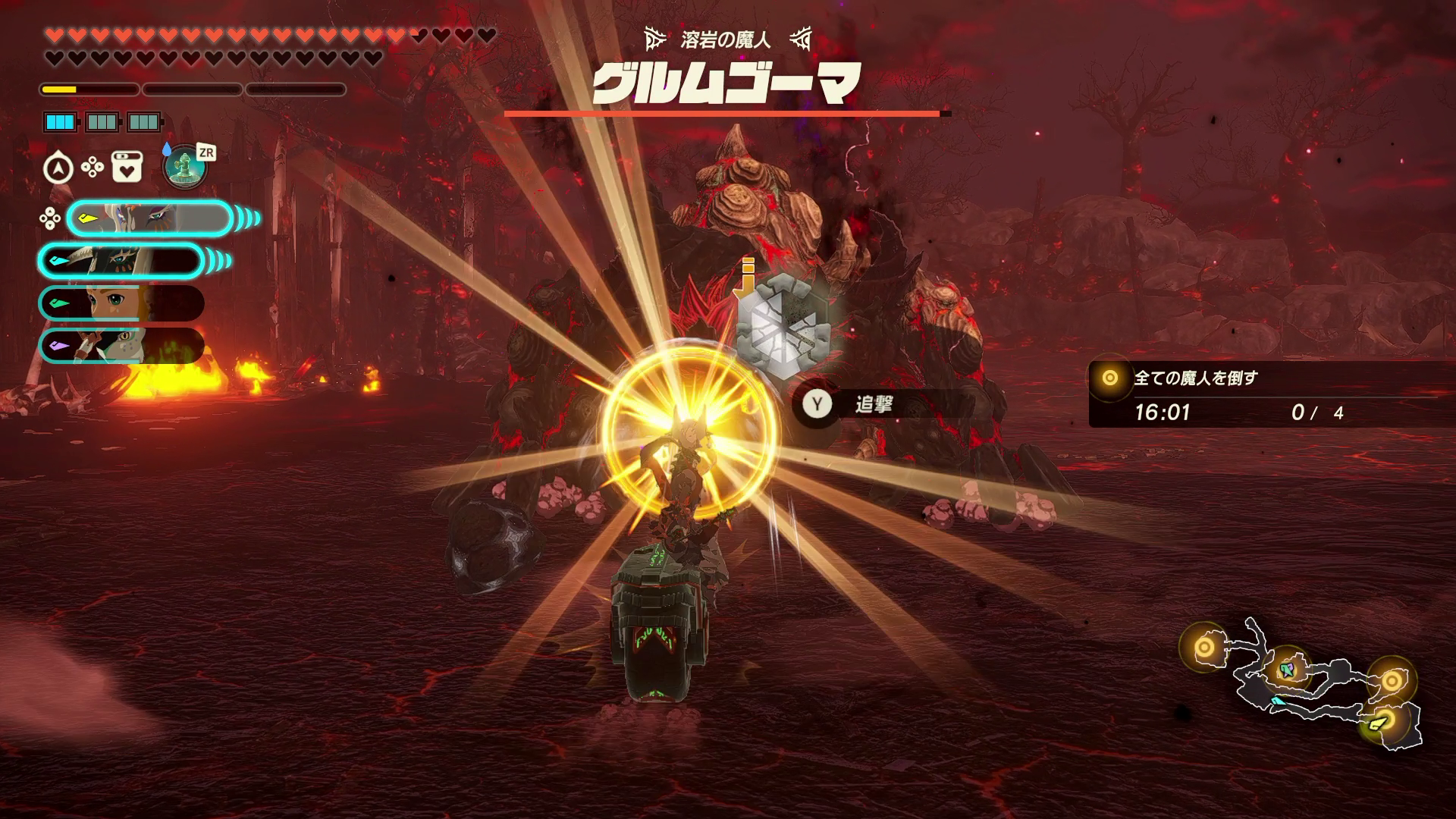Select the Zelda portrait with green marker
Screen dimensions: 1456x819
[x=121, y=303]
